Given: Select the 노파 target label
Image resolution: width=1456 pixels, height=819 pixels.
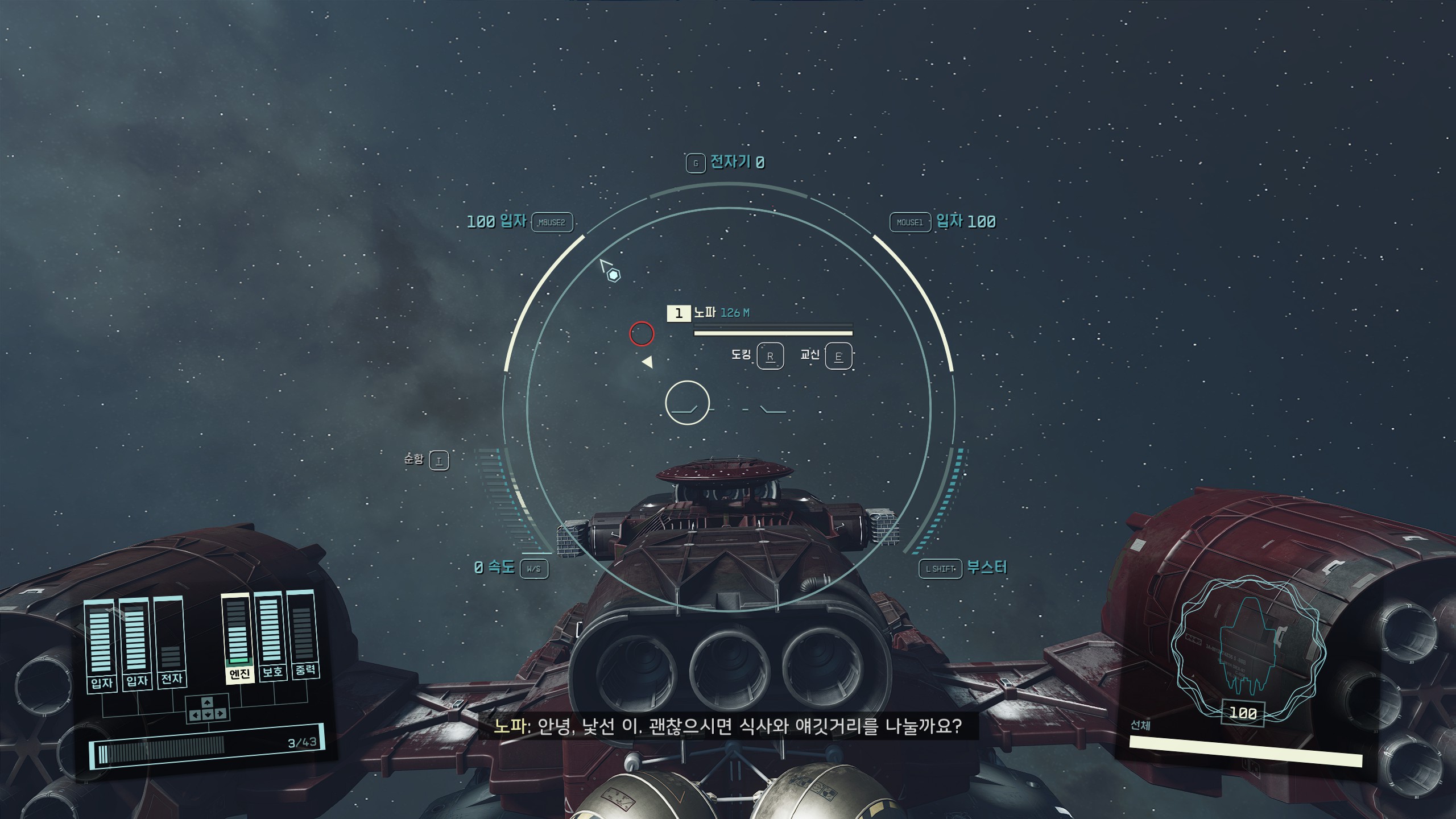Looking at the screenshot, I should (x=705, y=312).
